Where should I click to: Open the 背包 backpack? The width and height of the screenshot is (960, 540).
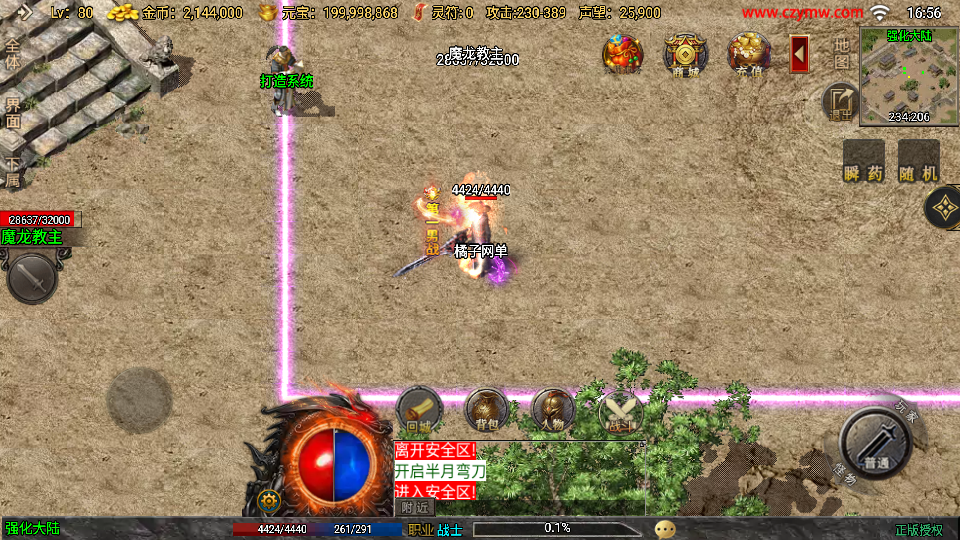pyautogui.click(x=486, y=410)
